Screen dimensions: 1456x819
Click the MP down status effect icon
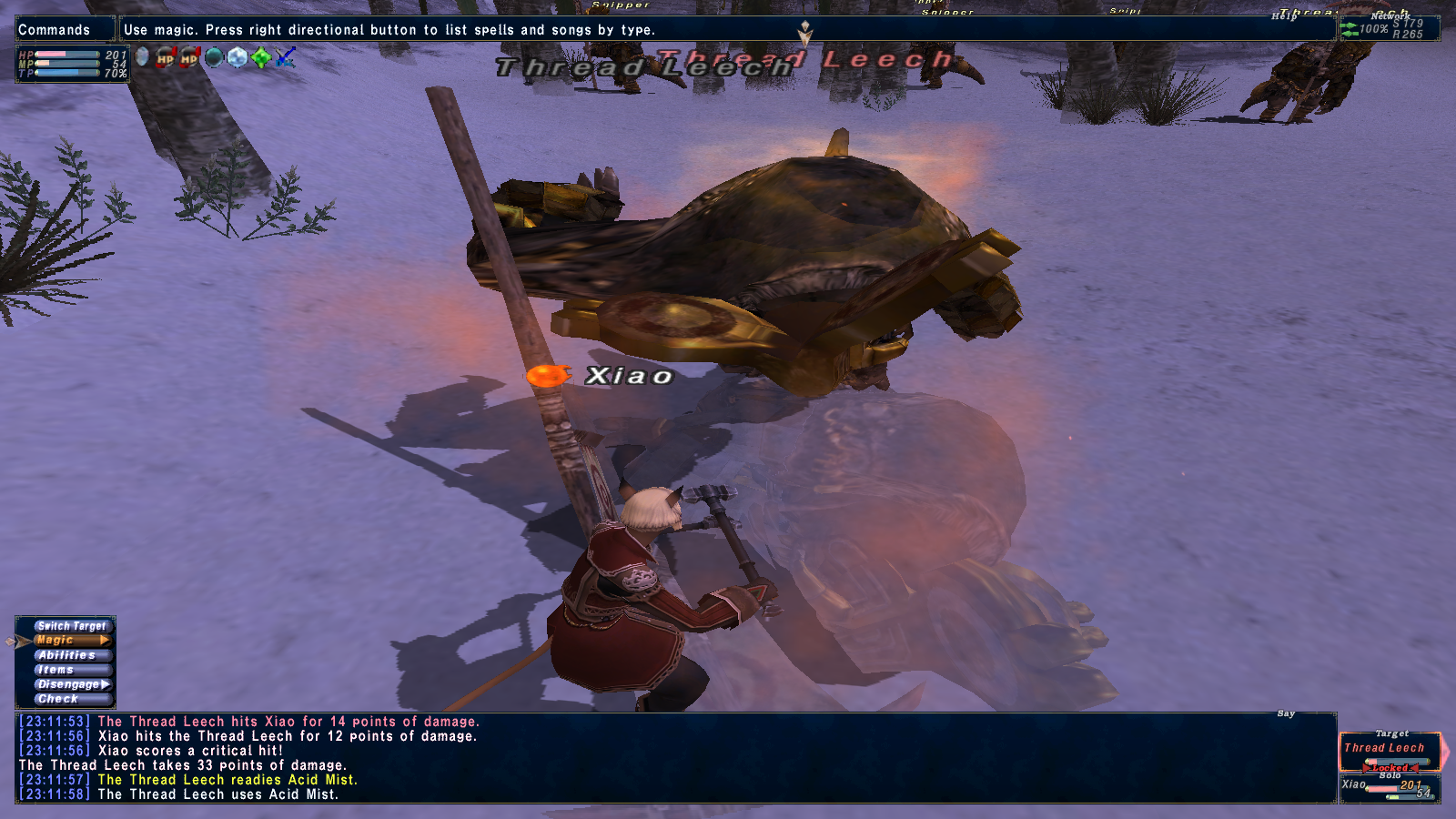pyautogui.click(x=189, y=58)
